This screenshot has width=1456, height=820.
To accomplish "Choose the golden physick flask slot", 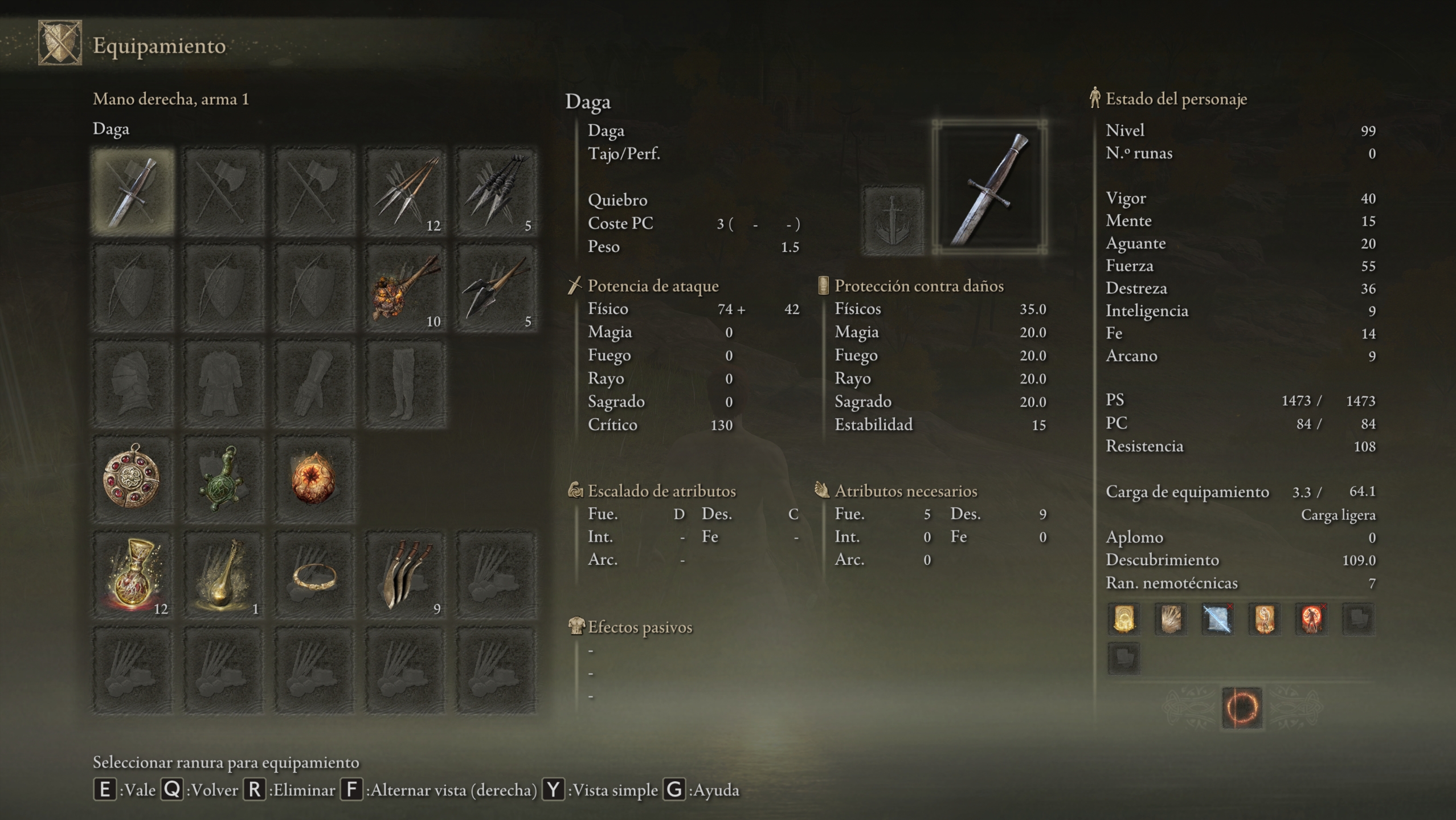I will coord(223,574).
